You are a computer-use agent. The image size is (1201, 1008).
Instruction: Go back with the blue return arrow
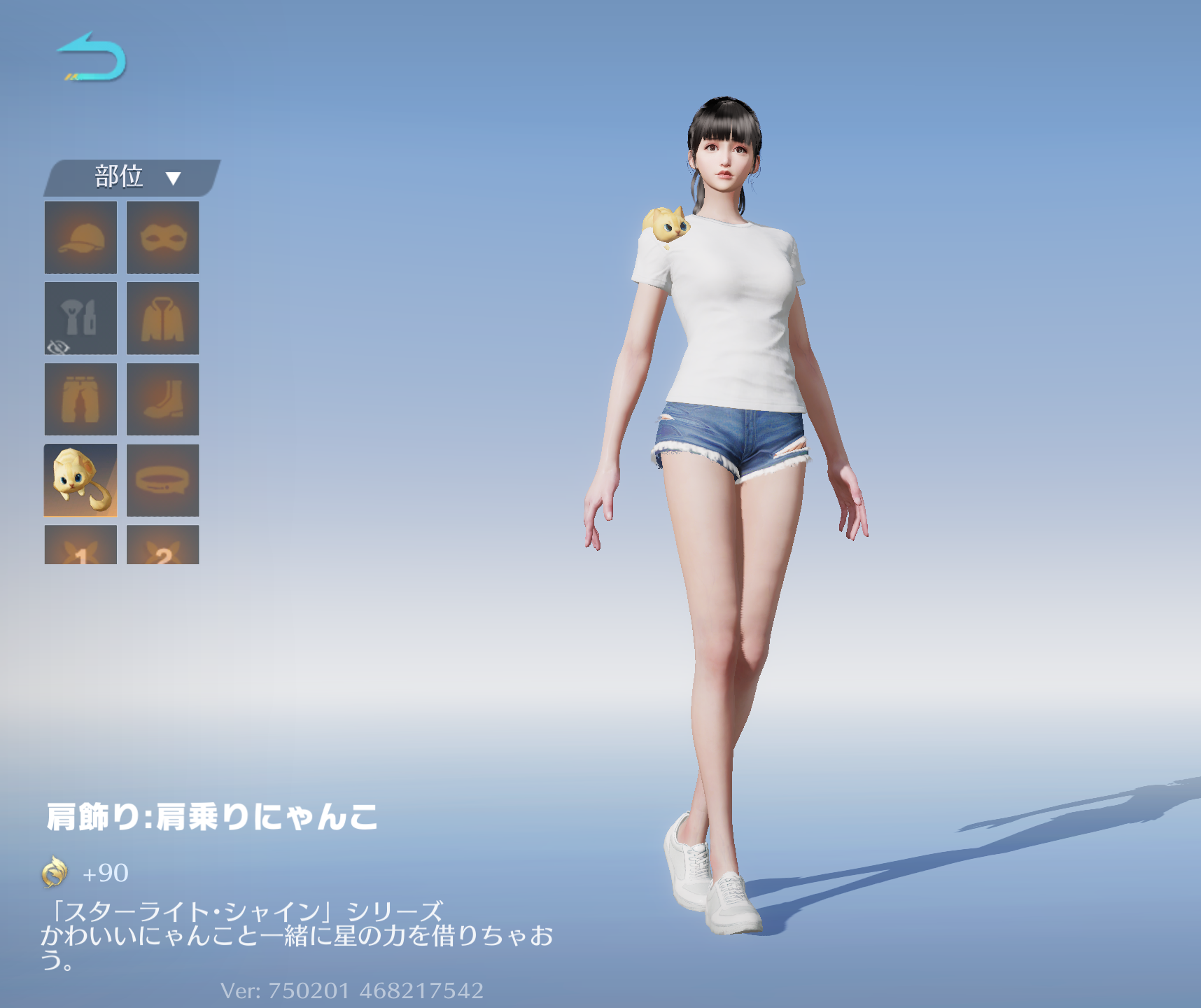pyautogui.click(x=92, y=57)
